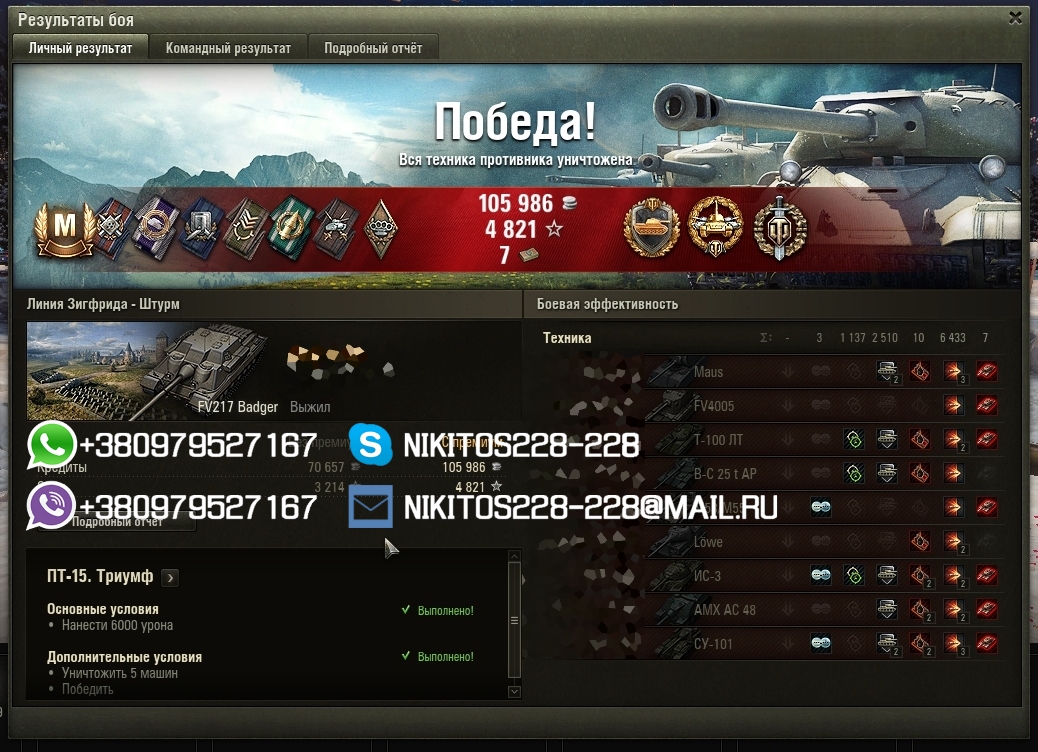1038x752 pixels.
Task: Click the Mastery badge M icon
Action: tap(64, 229)
